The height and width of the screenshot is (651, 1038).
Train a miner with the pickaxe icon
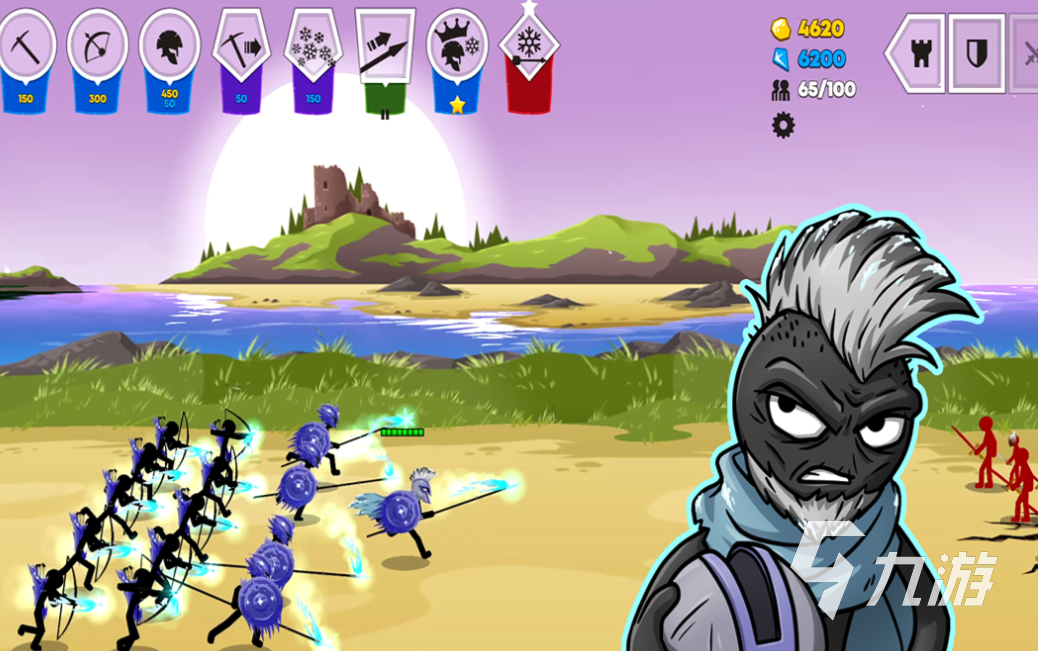pos(25,47)
